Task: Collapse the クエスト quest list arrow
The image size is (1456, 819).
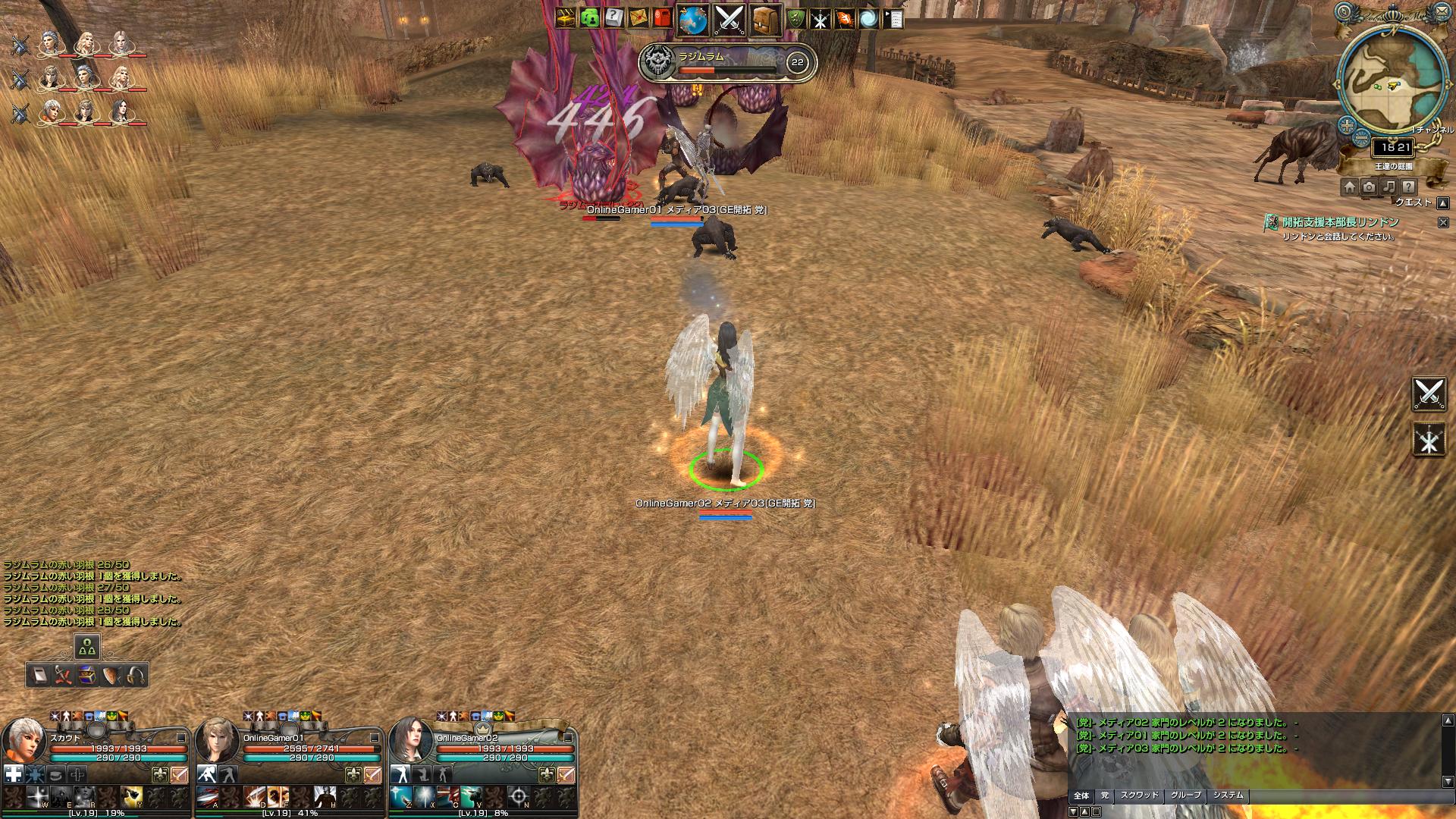Action: pos(1442,203)
